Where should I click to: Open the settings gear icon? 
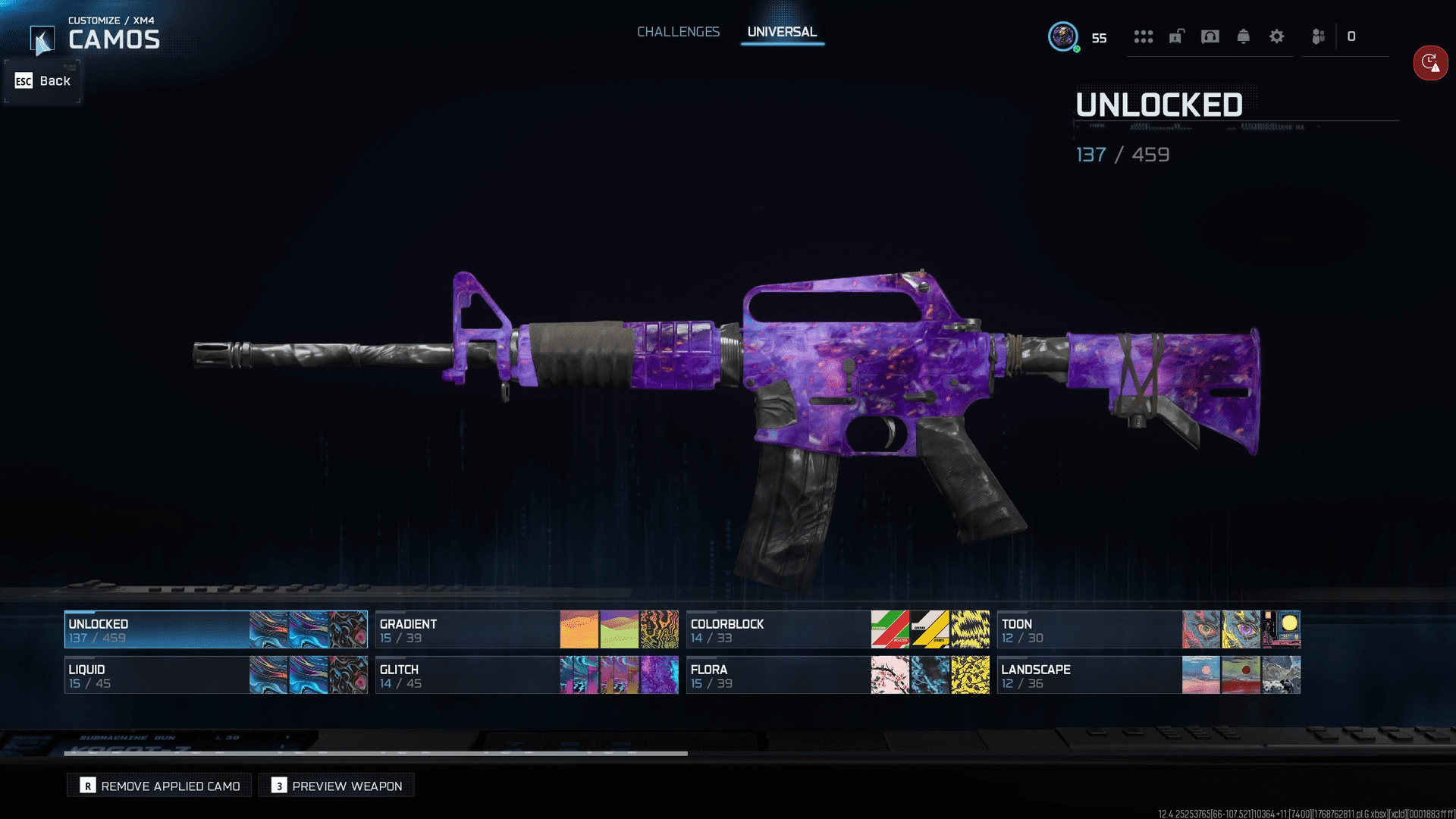coord(1277,36)
